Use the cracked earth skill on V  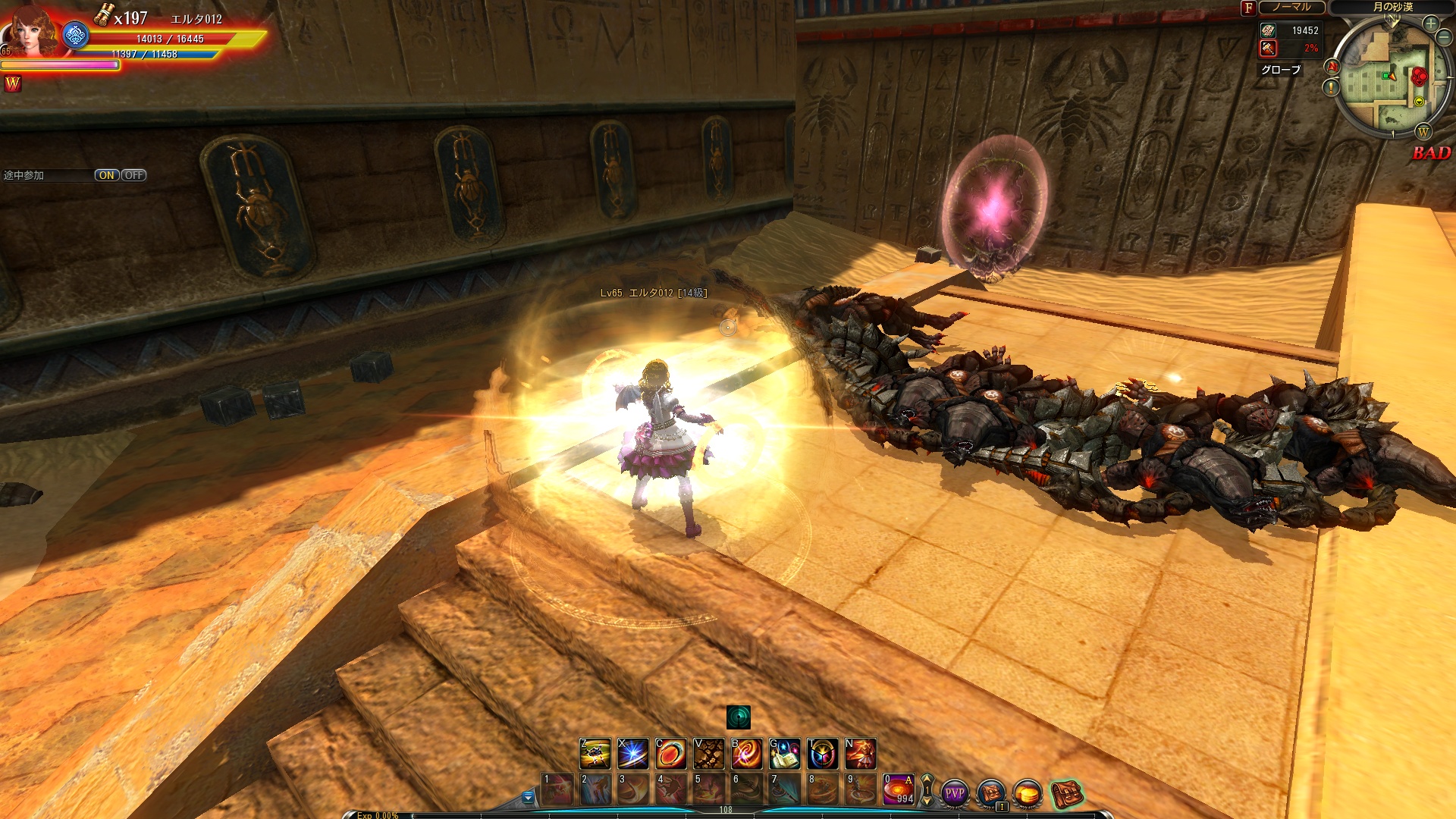pyautogui.click(x=708, y=754)
